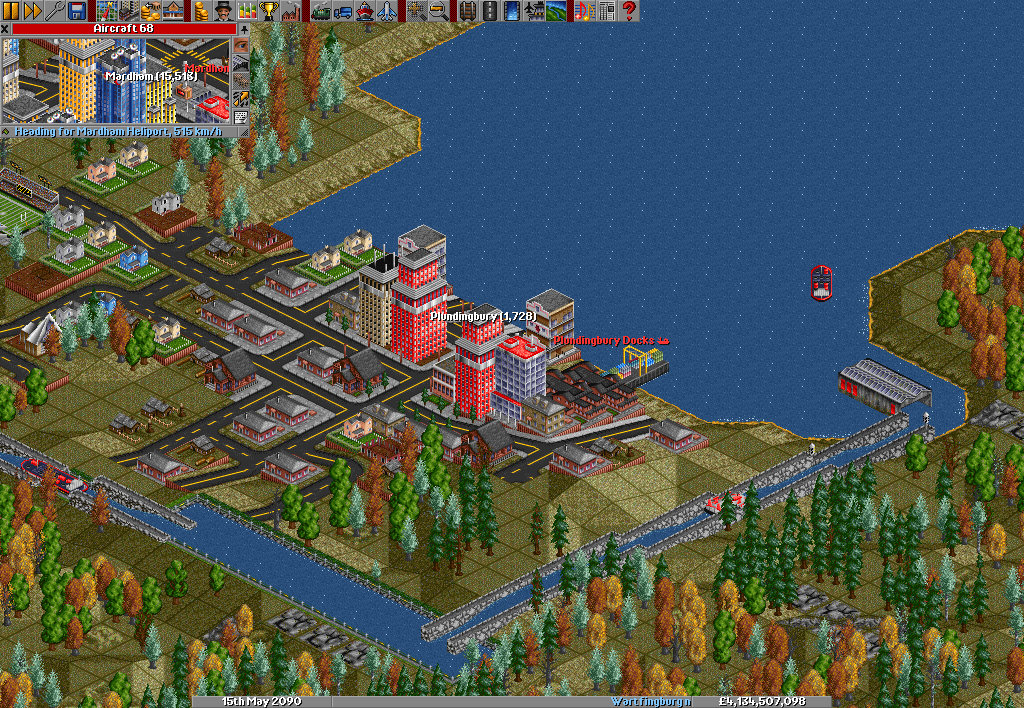1024x708 pixels.
Task: Show the company league trophy menu
Action: [x=268, y=11]
